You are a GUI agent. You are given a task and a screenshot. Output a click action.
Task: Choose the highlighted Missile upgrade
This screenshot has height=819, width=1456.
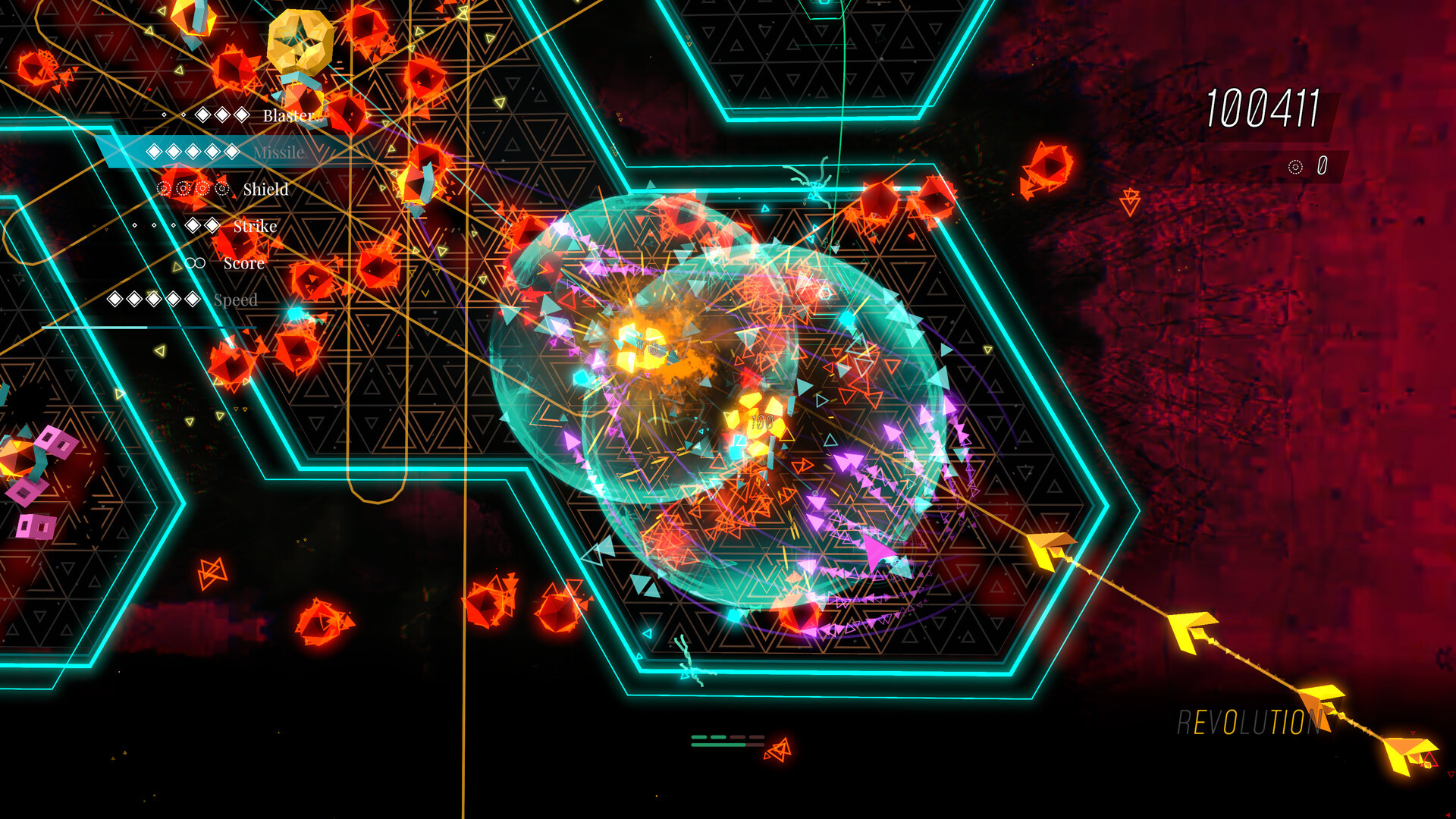(x=278, y=152)
